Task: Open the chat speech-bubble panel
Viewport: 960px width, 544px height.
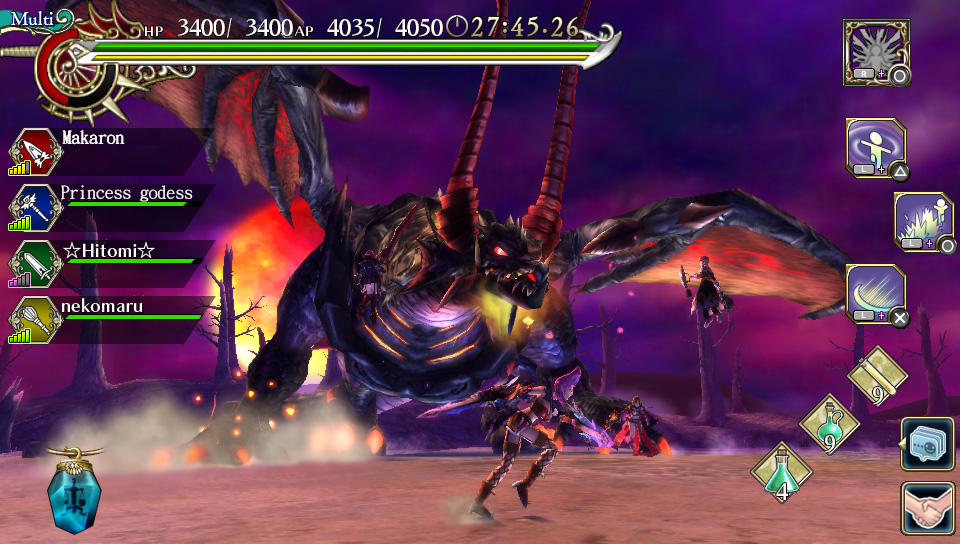Action: point(927,445)
